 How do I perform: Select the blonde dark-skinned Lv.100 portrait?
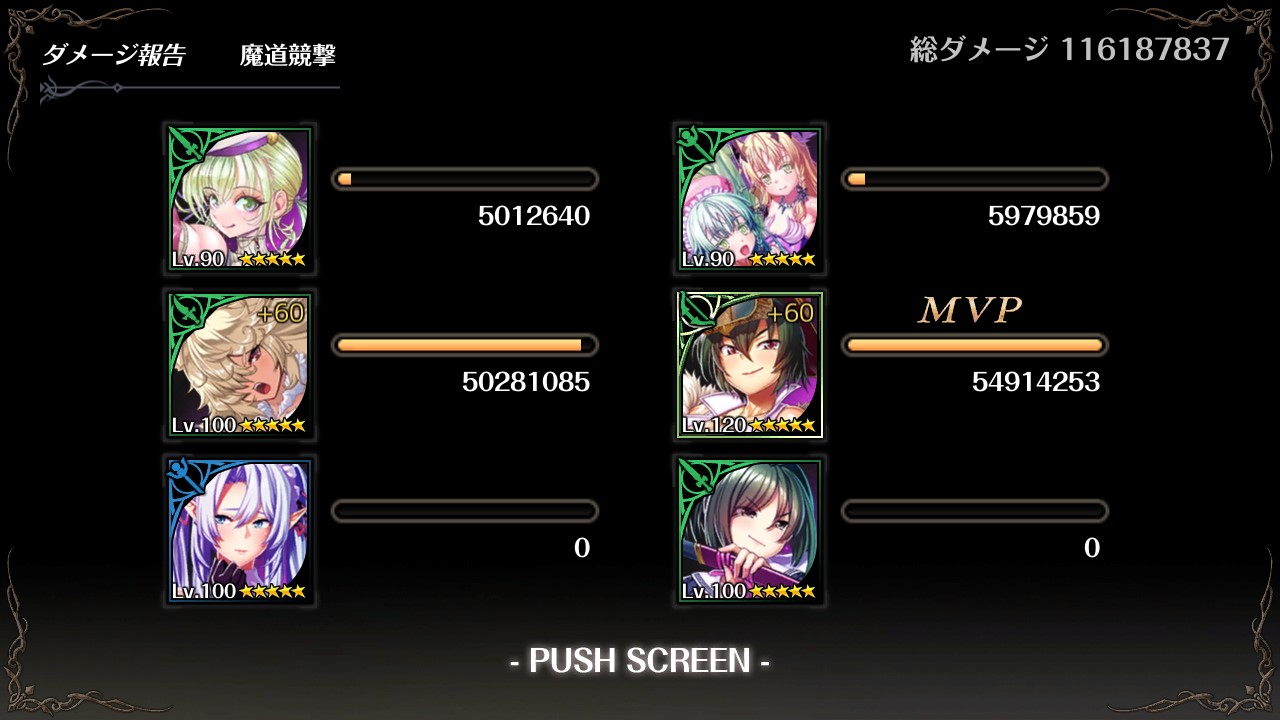(240, 365)
